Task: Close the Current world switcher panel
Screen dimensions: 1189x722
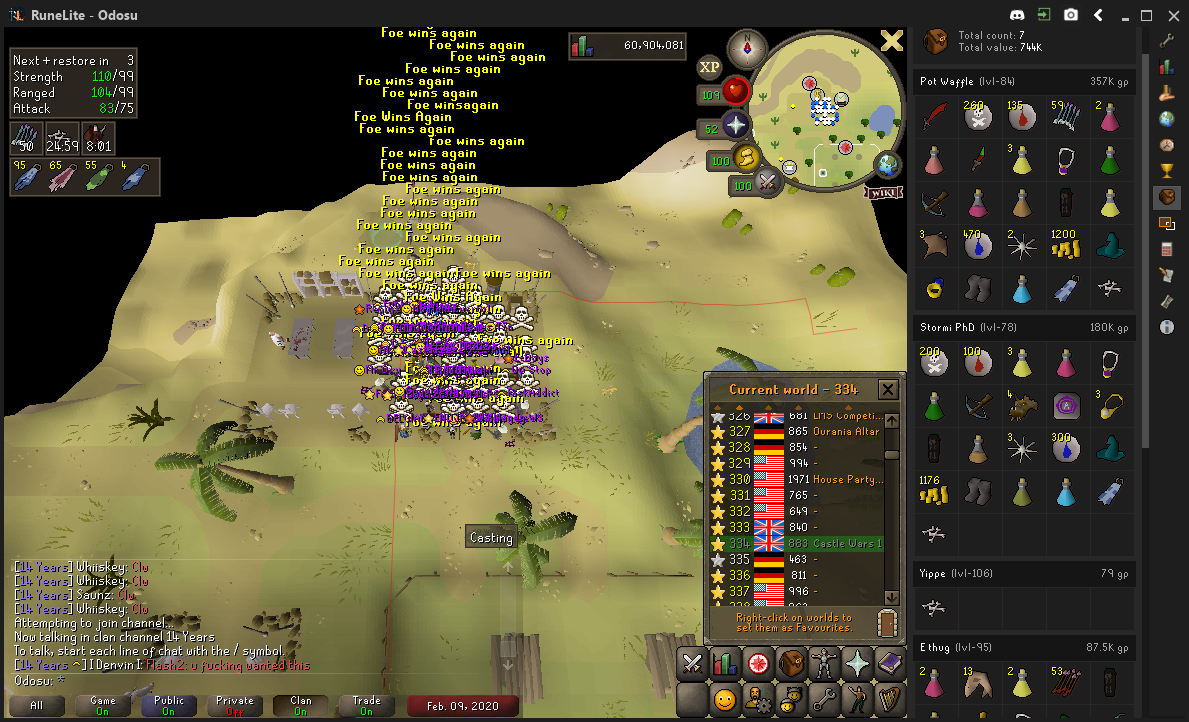Action: [x=887, y=389]
